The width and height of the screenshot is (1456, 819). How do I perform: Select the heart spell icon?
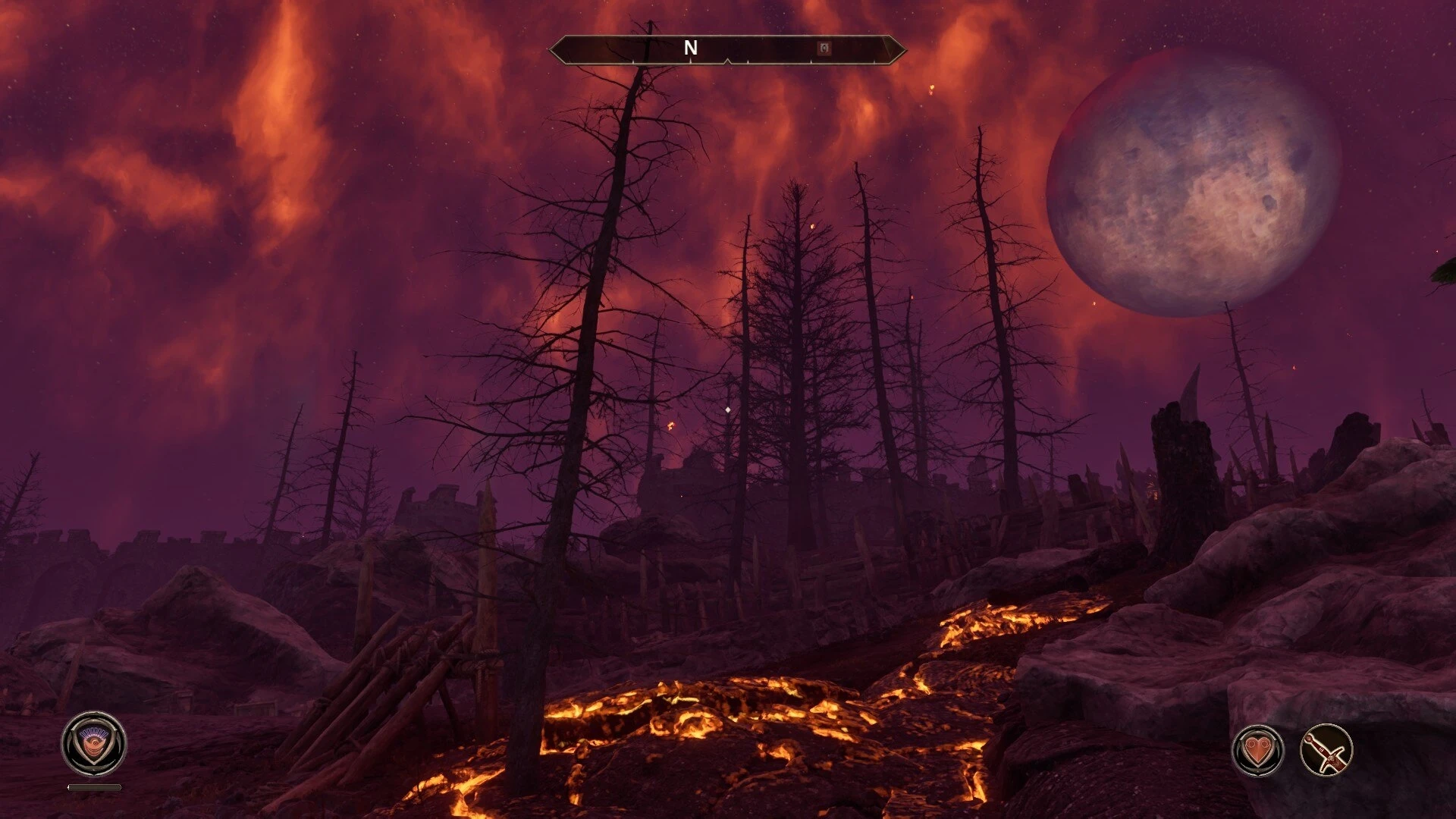coord(1258,751)
